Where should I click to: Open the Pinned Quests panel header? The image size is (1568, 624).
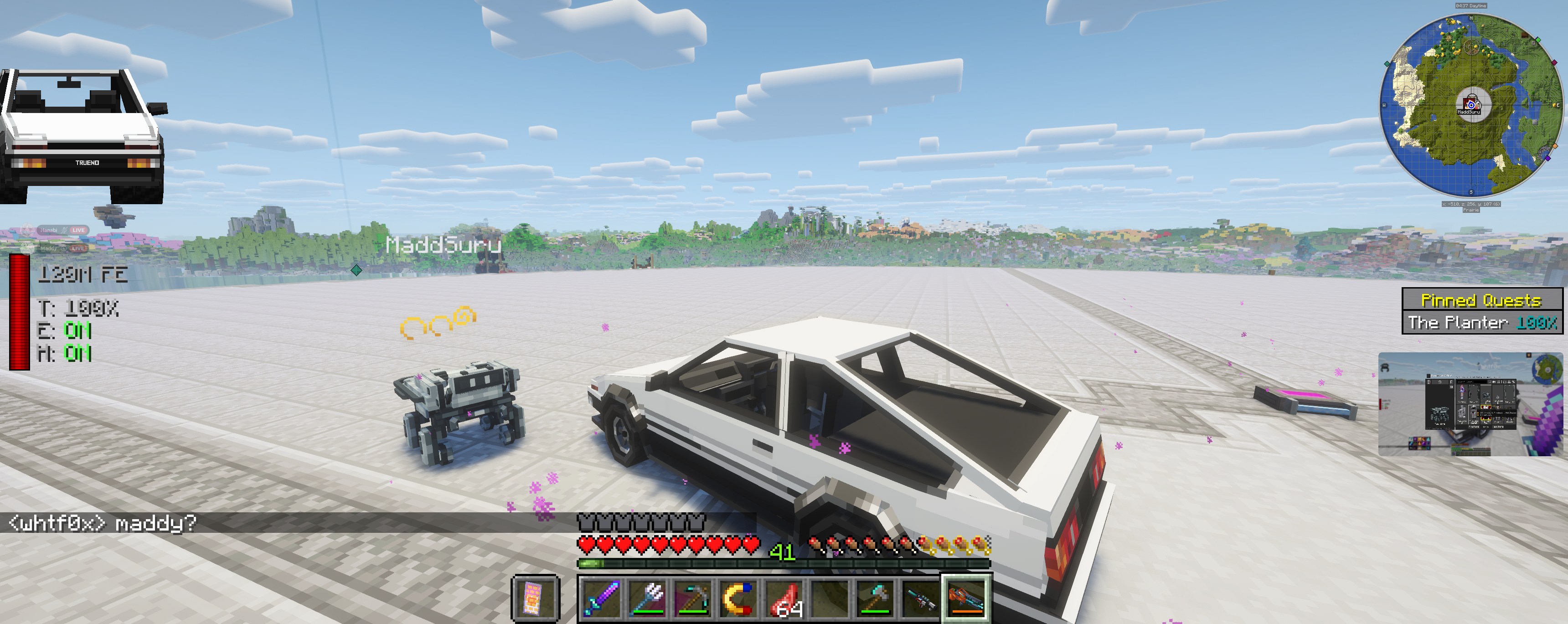[1481, 300]
